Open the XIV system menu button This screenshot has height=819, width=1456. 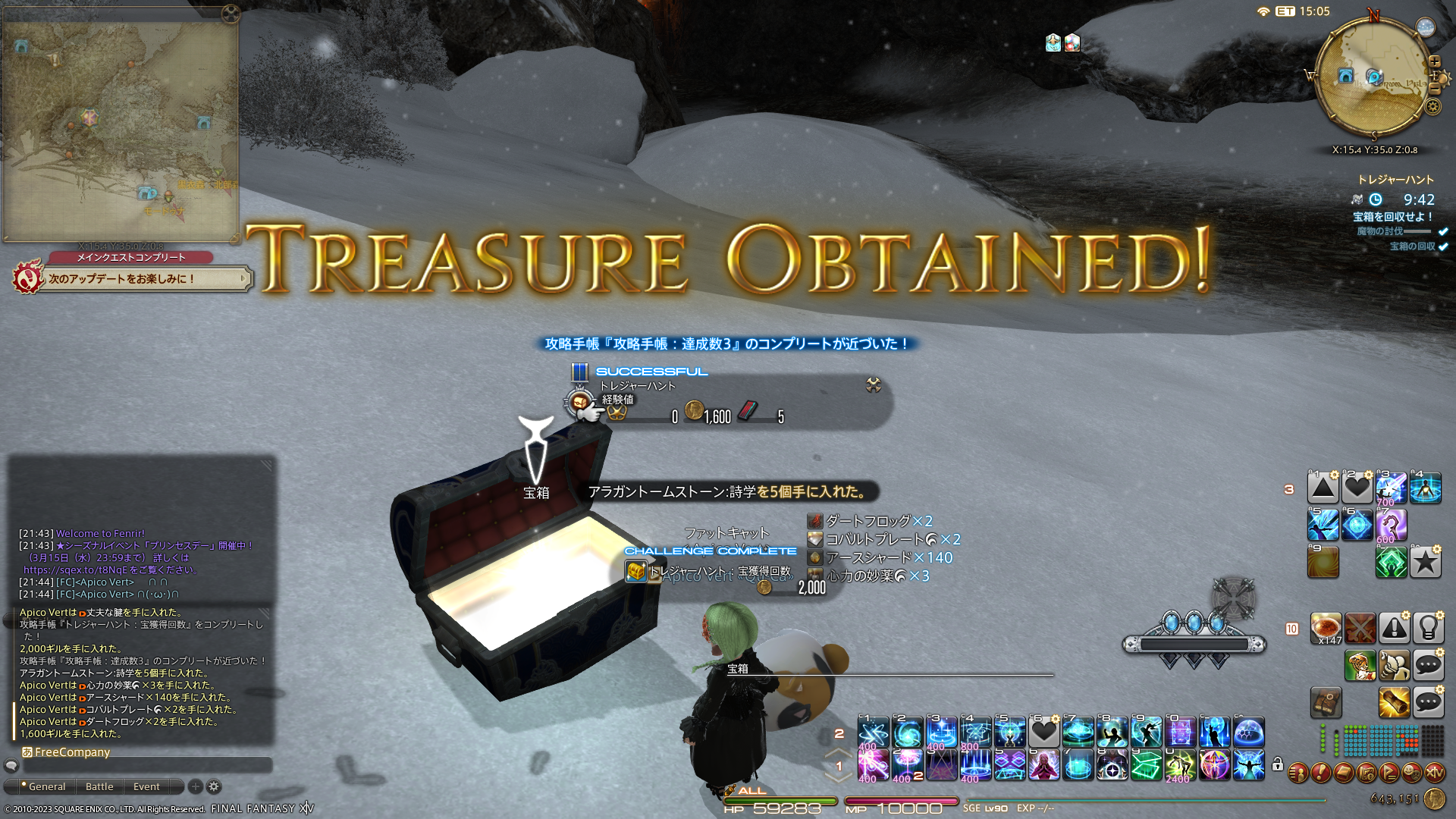[x=1434, y=773]
